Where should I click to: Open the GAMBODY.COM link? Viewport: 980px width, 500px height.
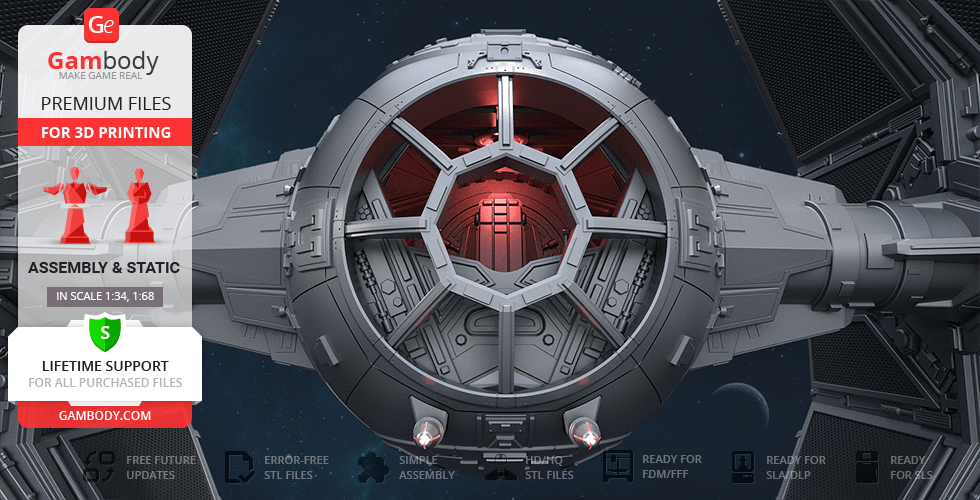tap(104, 414)
